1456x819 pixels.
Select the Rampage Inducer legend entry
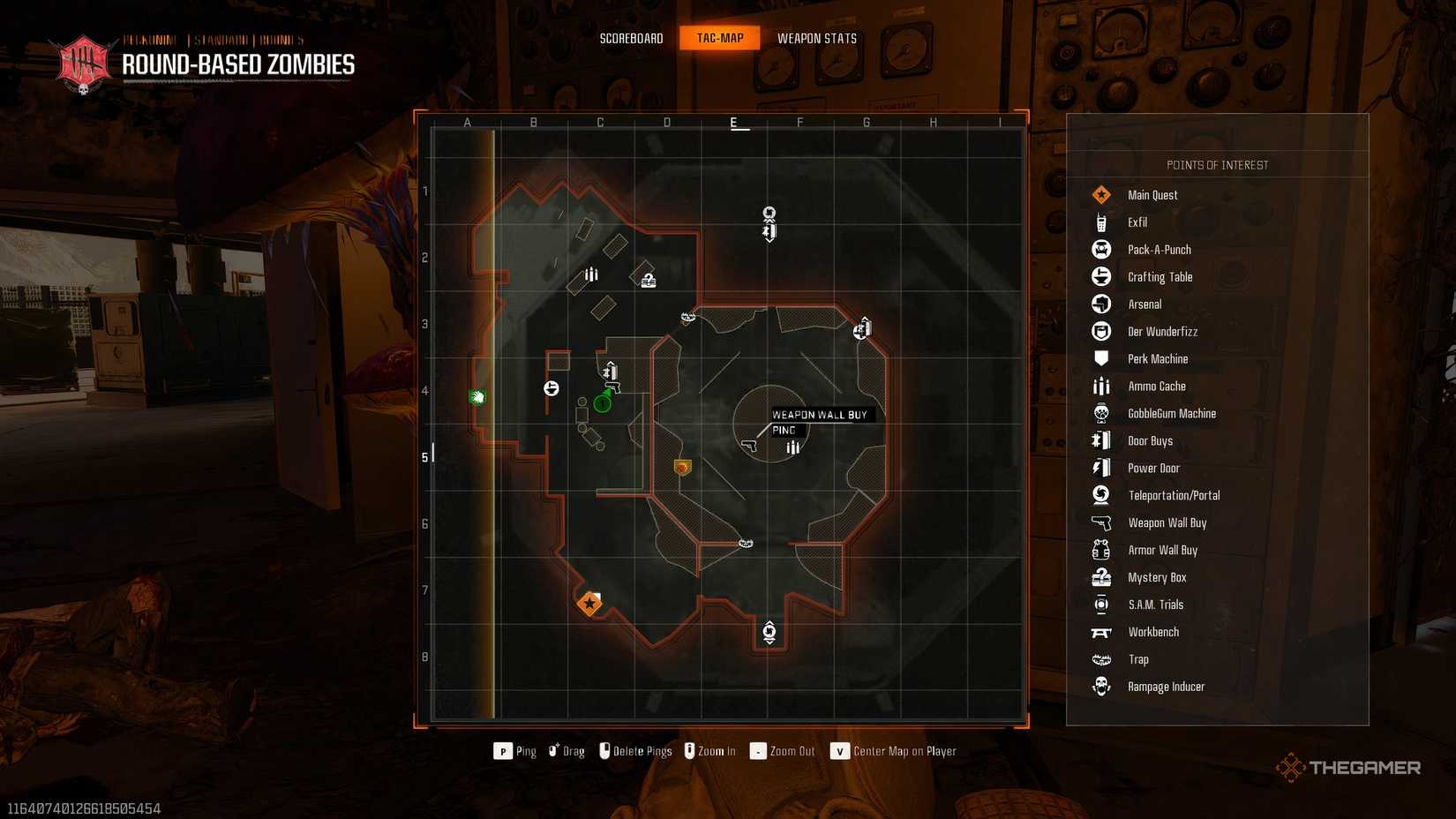coord(1166,688)
